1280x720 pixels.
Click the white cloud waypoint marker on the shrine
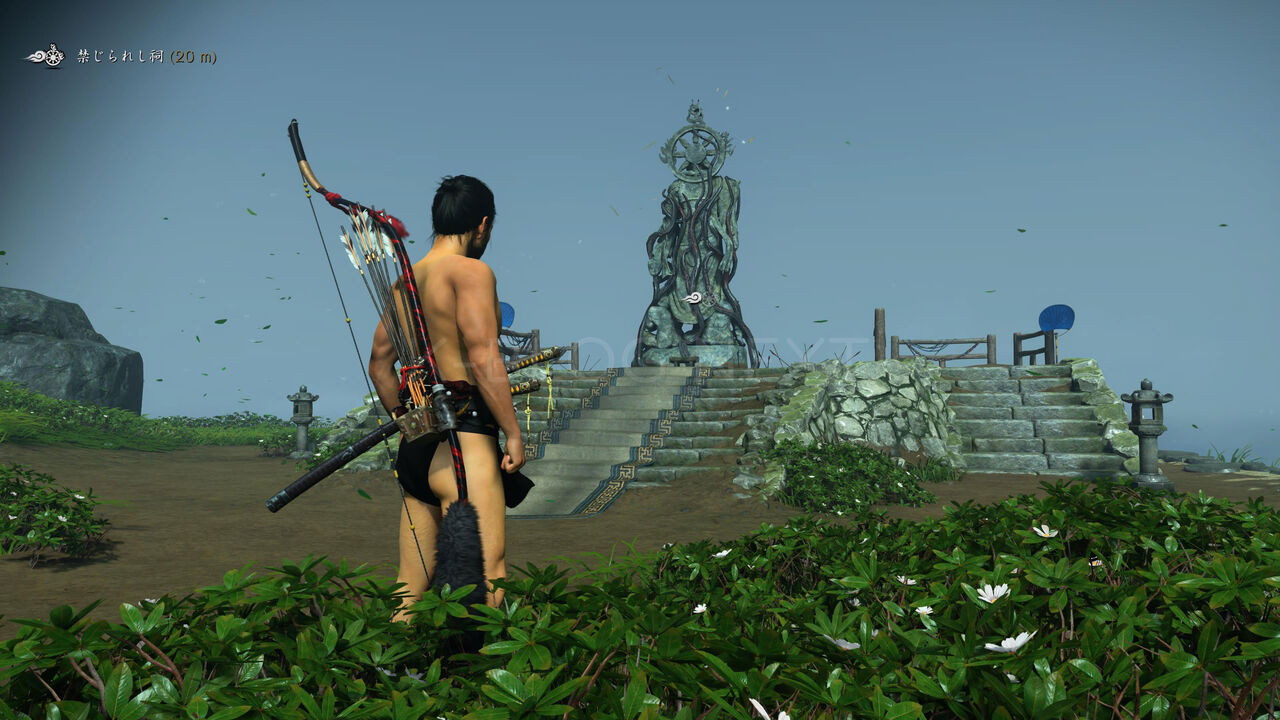point(693,297)
